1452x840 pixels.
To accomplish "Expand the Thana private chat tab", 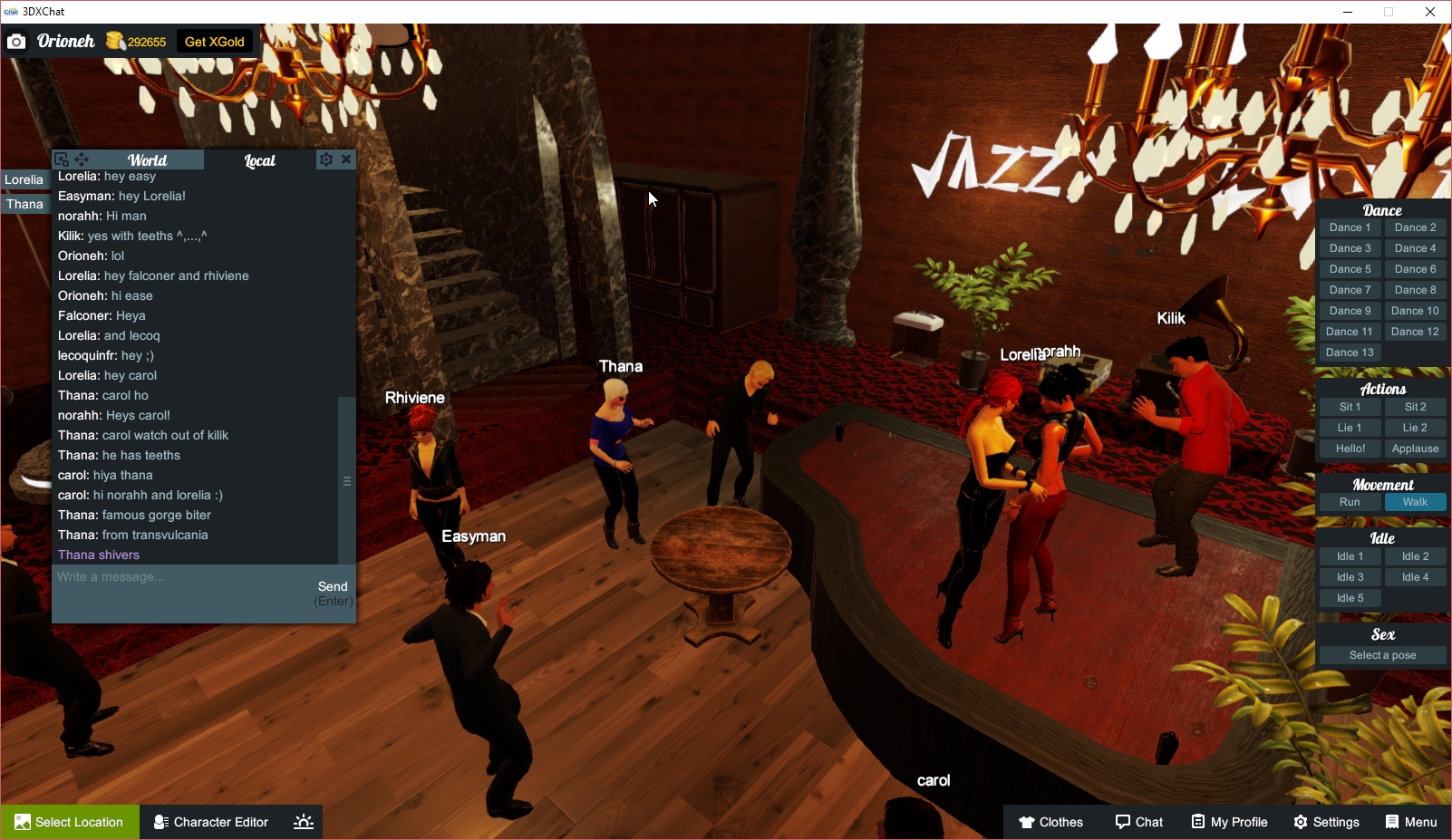I will tap(24, 204).
